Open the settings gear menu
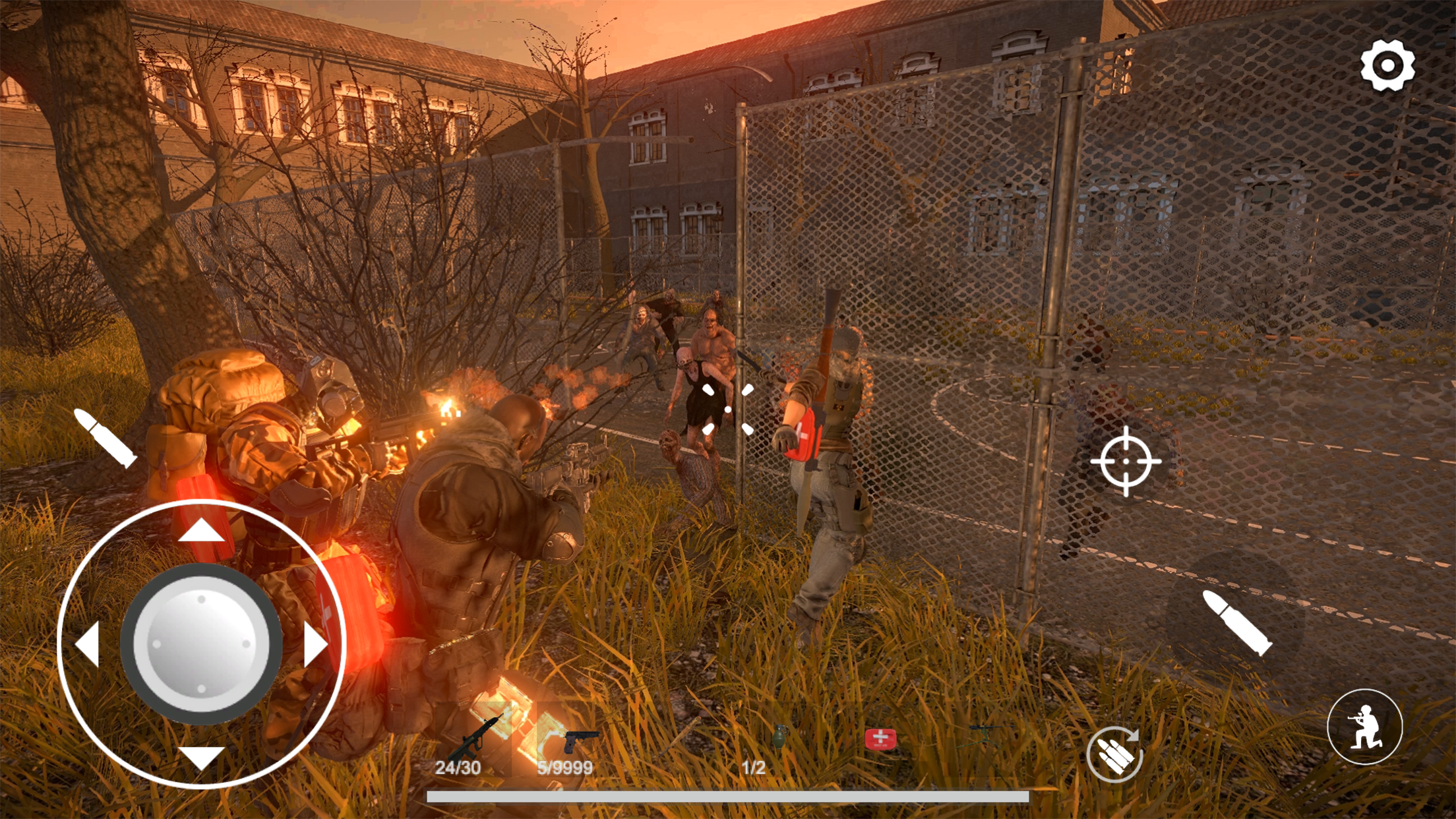The height and width of the screenshot is (819, 1456). coord(1388,65)
